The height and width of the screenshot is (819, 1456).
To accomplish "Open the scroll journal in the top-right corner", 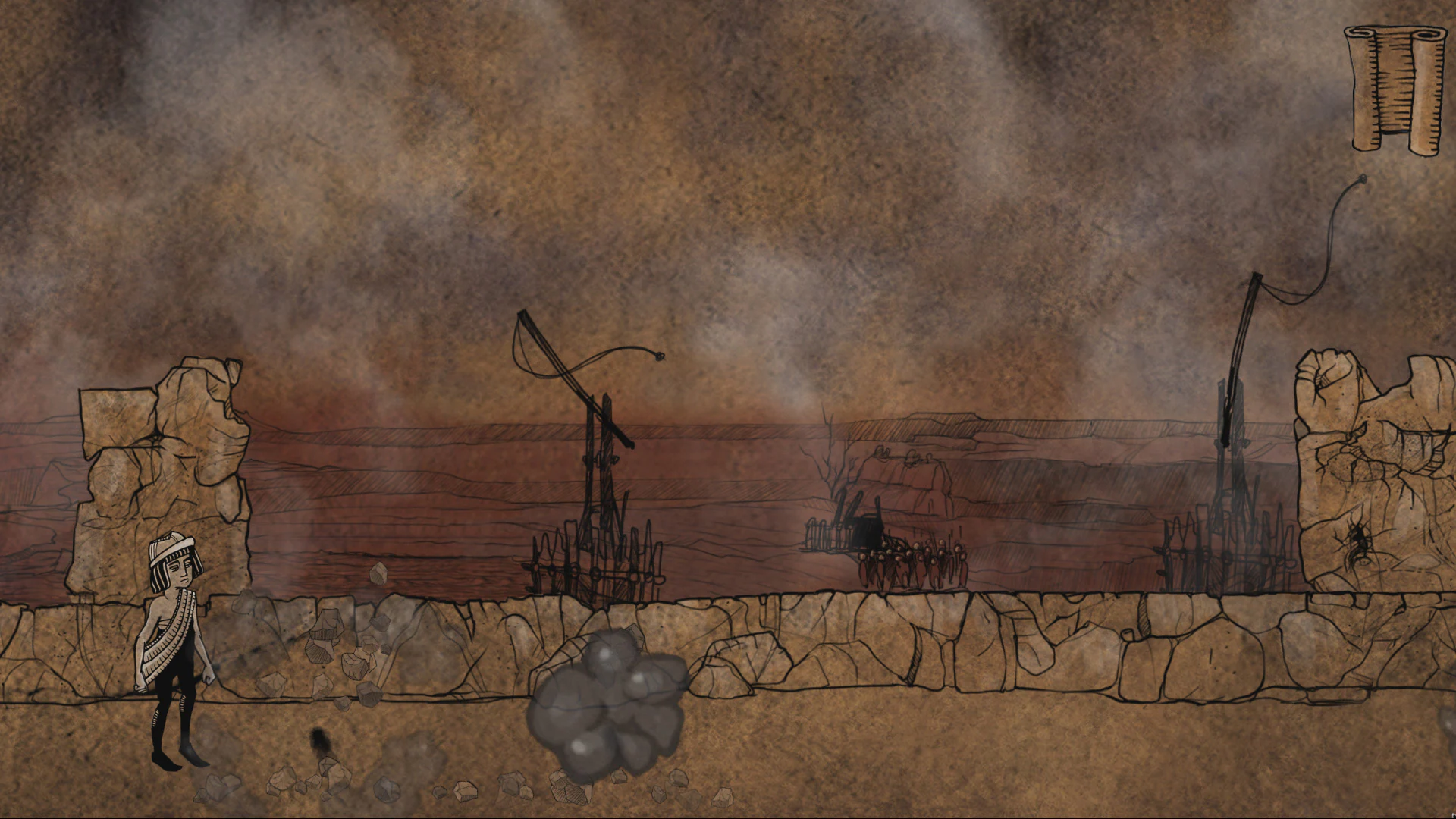I will (x=1395, y=87).
